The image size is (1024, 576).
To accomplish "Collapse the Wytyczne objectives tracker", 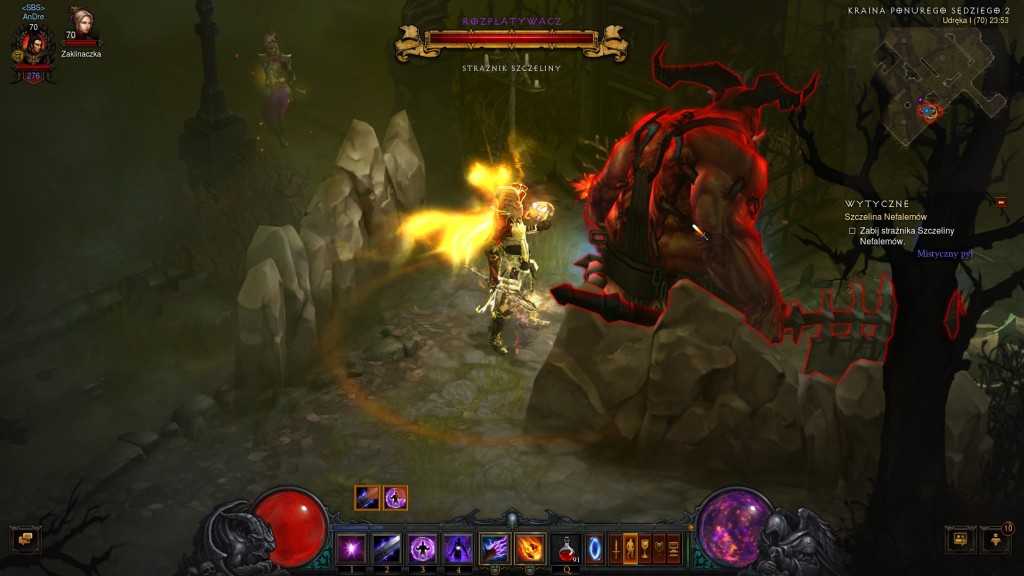I will pyautogui.click(x=1002, y=203).
